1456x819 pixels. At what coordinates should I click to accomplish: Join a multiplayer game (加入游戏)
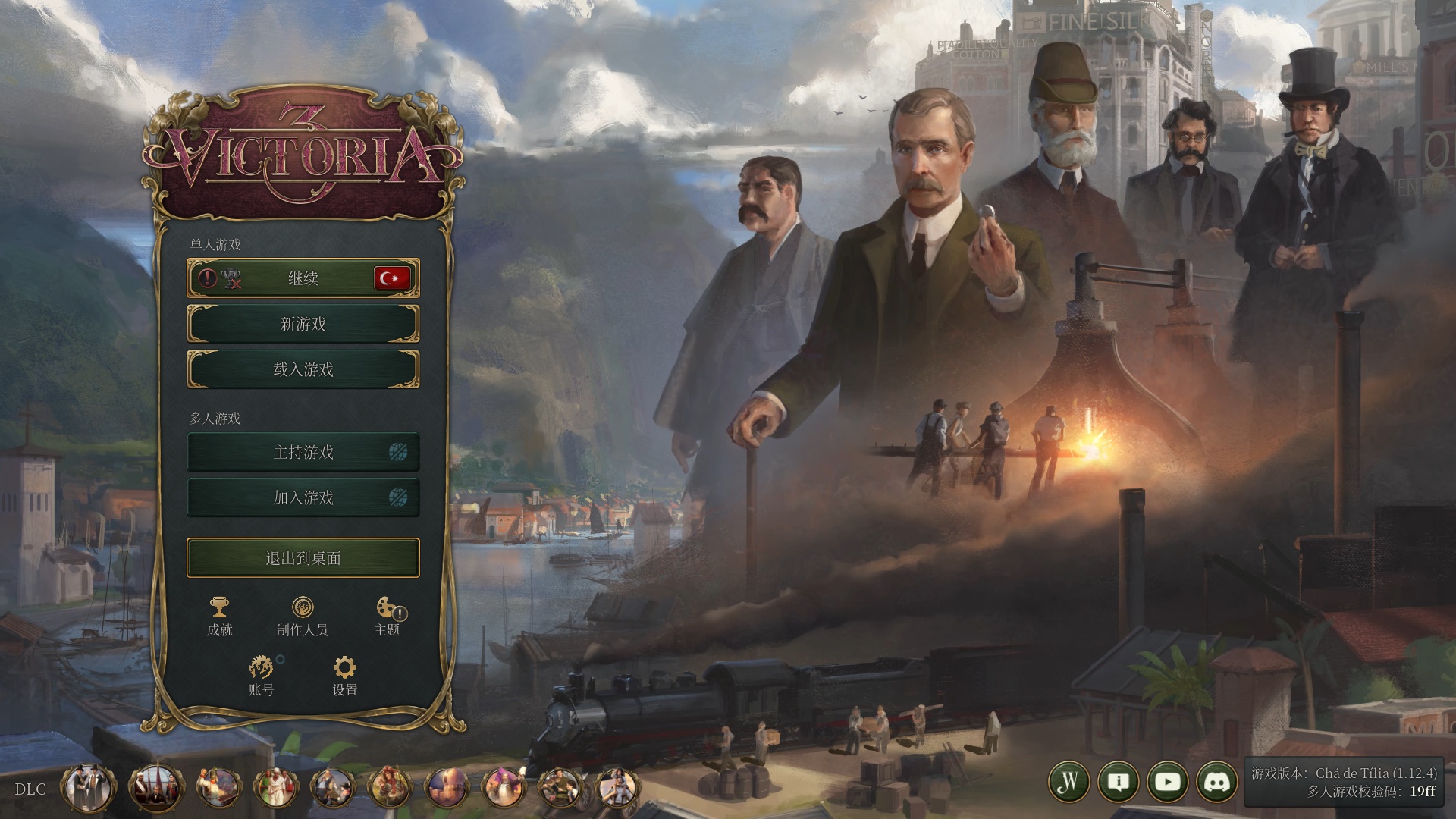[x=303, y=497]
